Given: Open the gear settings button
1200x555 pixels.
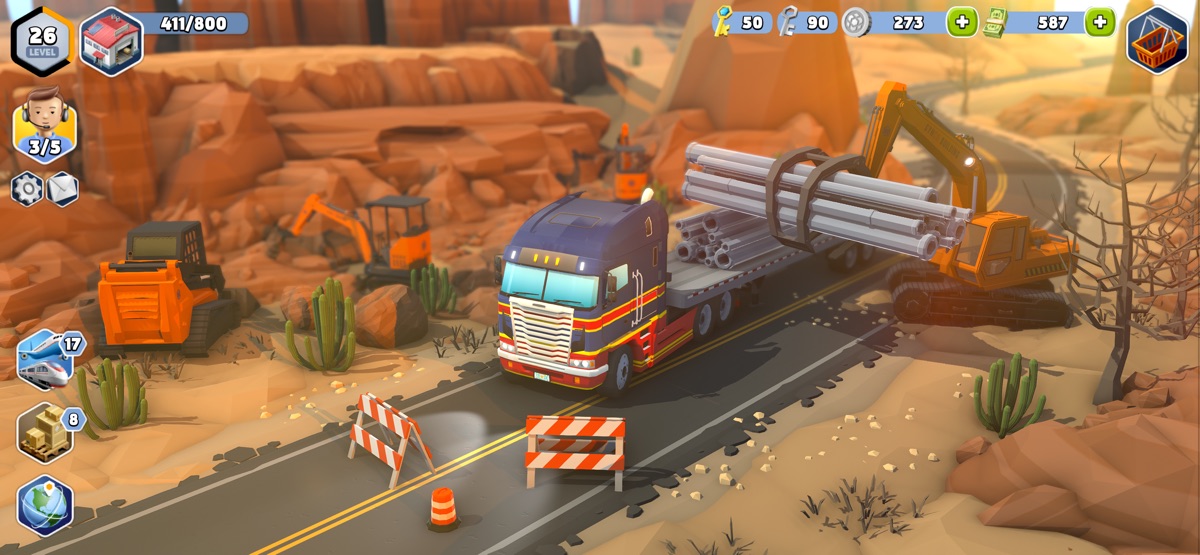Looking at the screenshot, I should pos(27,188).
